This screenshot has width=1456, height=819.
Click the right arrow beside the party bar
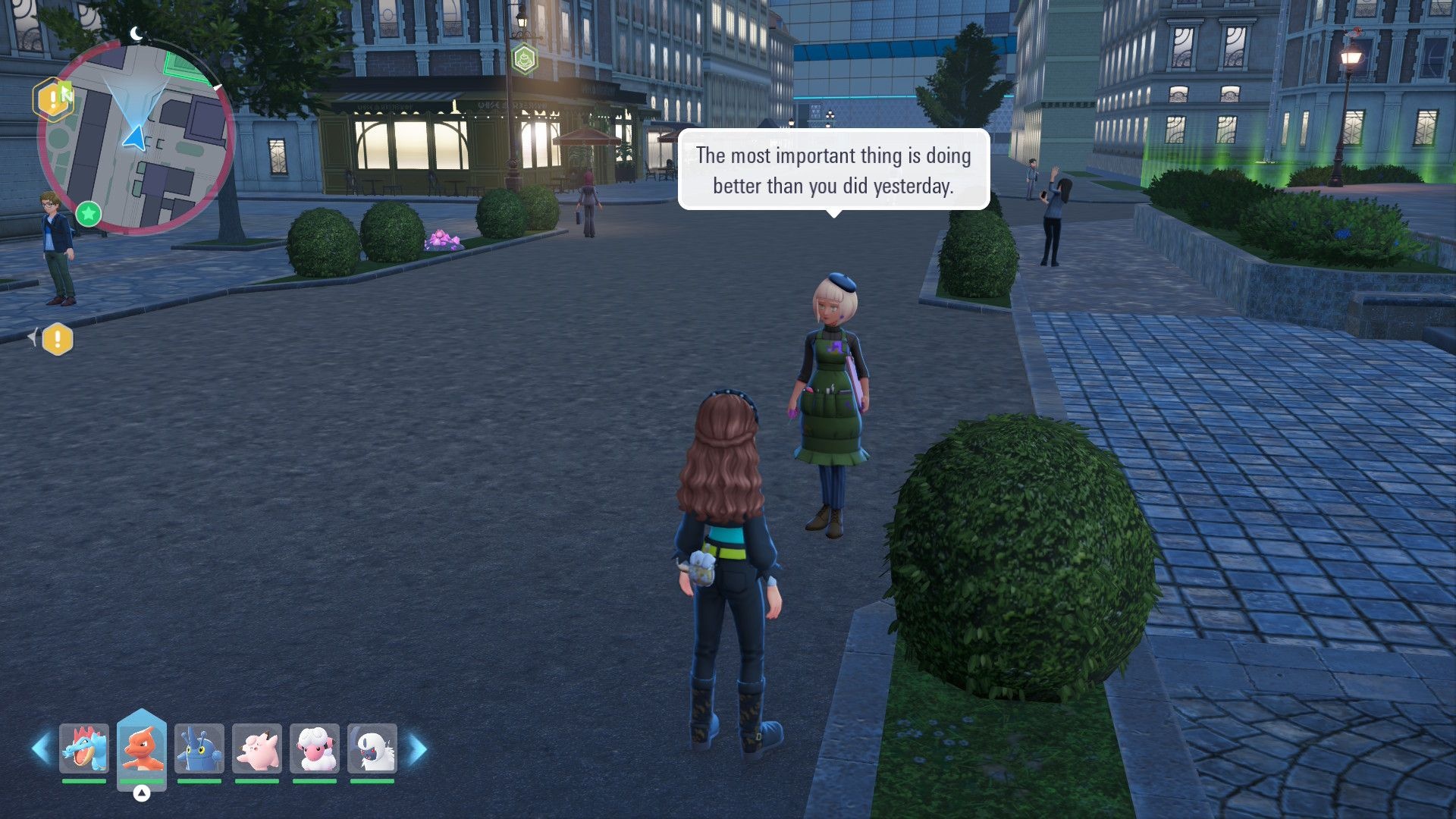pyautogui.click(x=418, y=749)
